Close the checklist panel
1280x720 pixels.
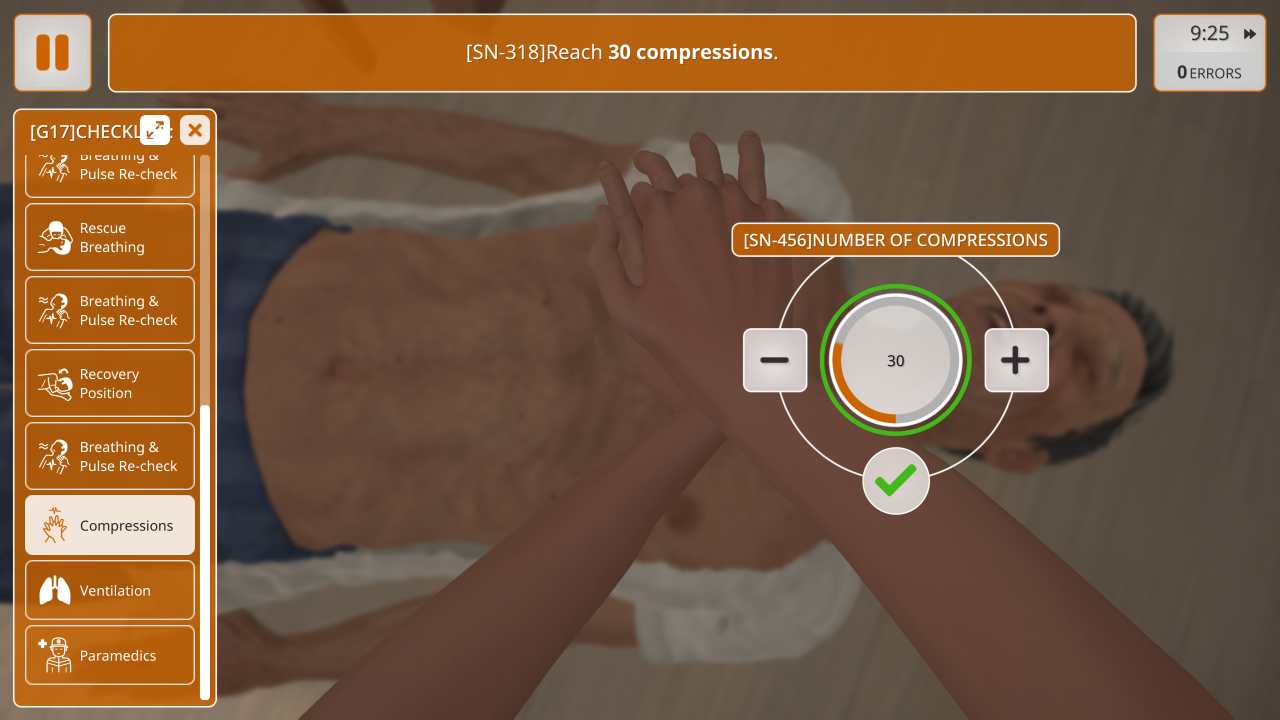point(195,130)
